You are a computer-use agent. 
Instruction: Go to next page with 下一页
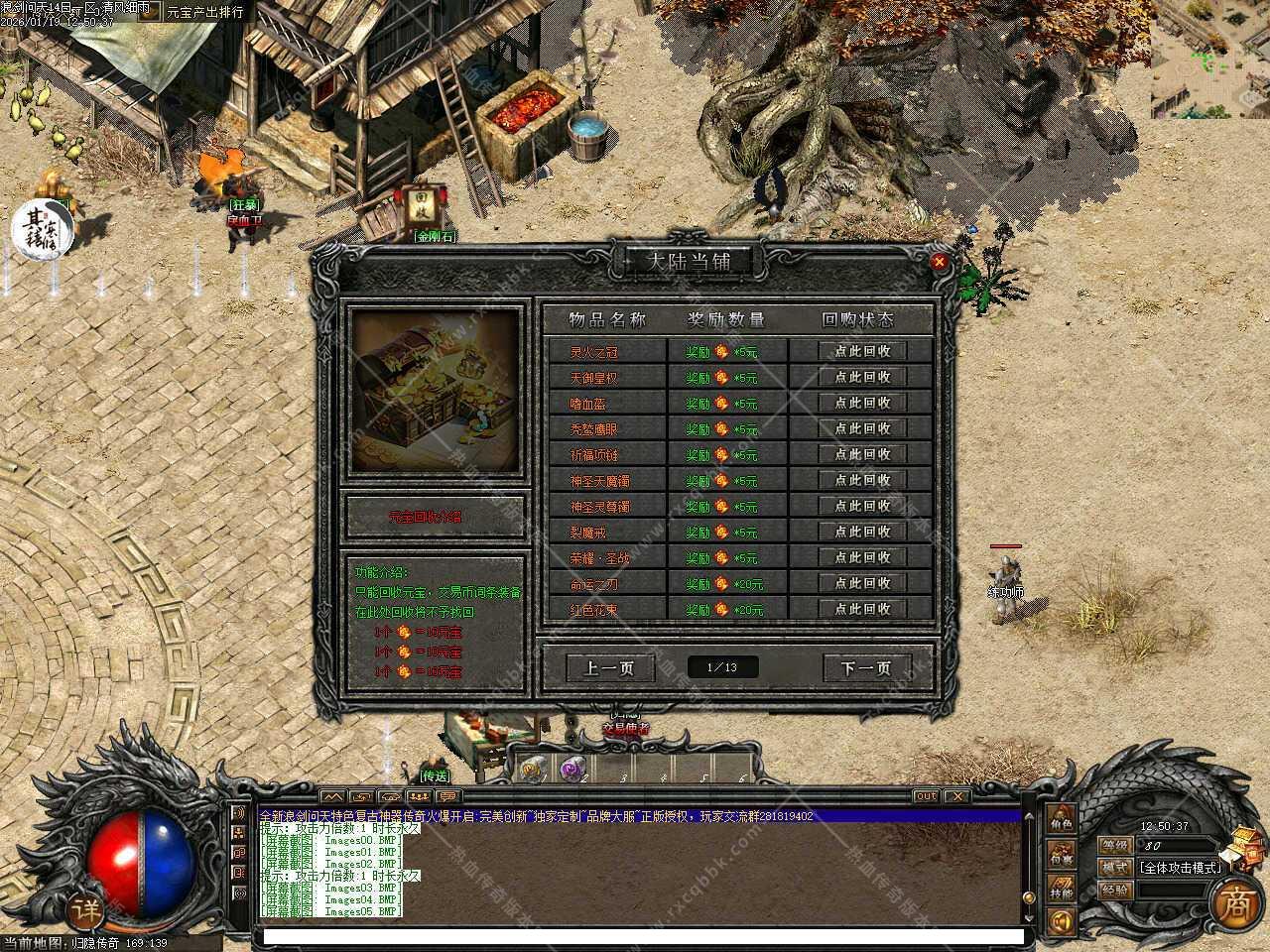(x=866, y=667)
